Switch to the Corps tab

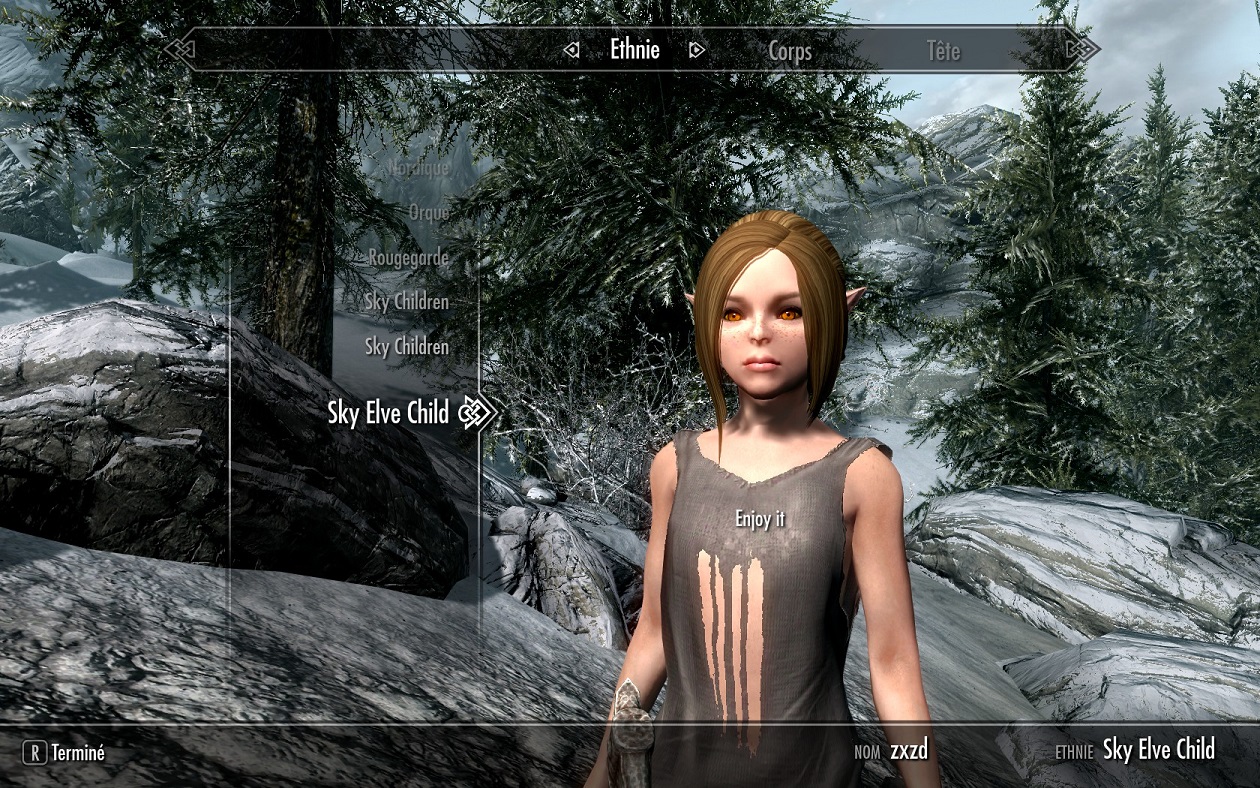pos(789,51)
